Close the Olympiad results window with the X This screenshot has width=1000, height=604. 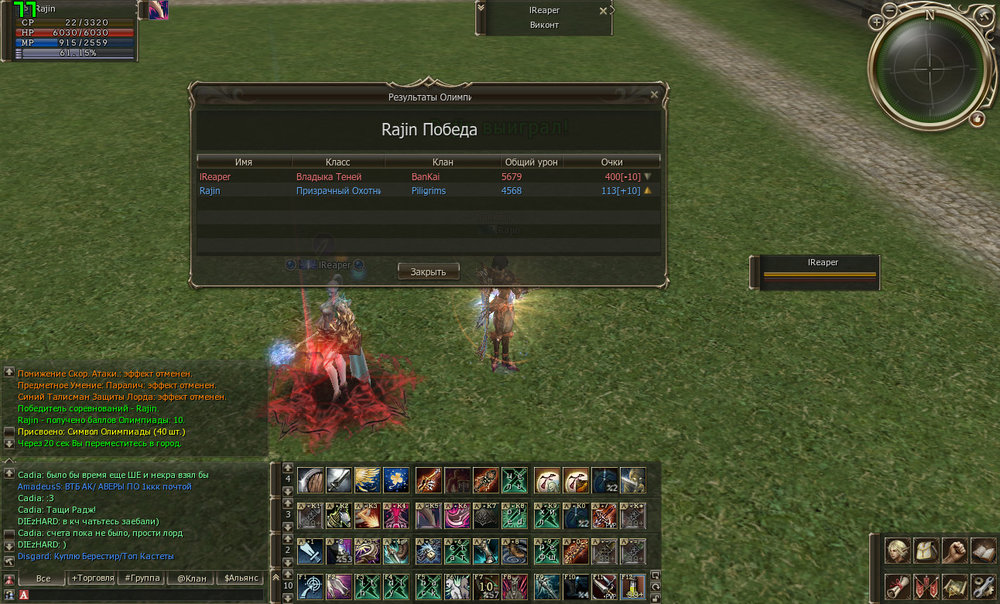pyautogui.click(x=654, y=95)
